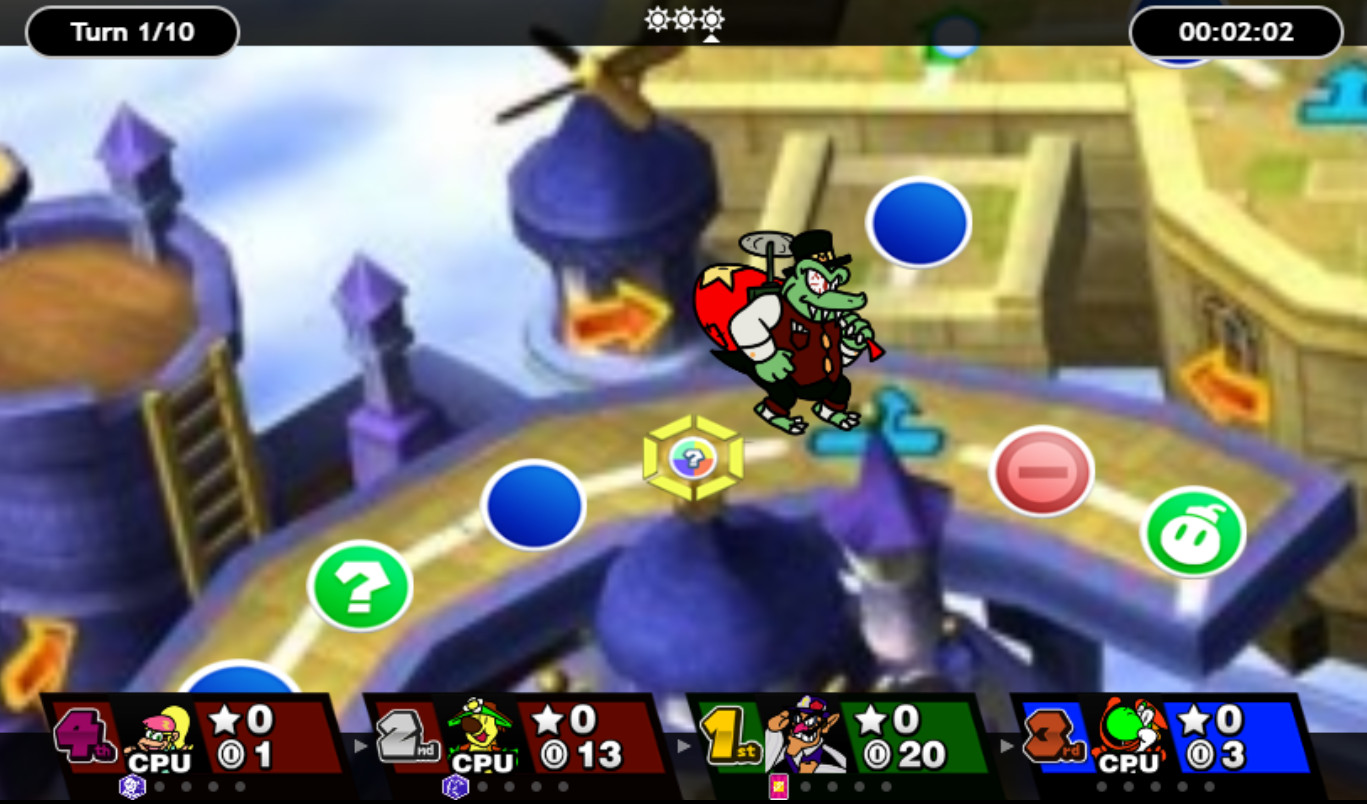The width and height of the screenshot is (1367, 804).
Task: Click the middle gear icon at top center
Action: tap(683, 18)
